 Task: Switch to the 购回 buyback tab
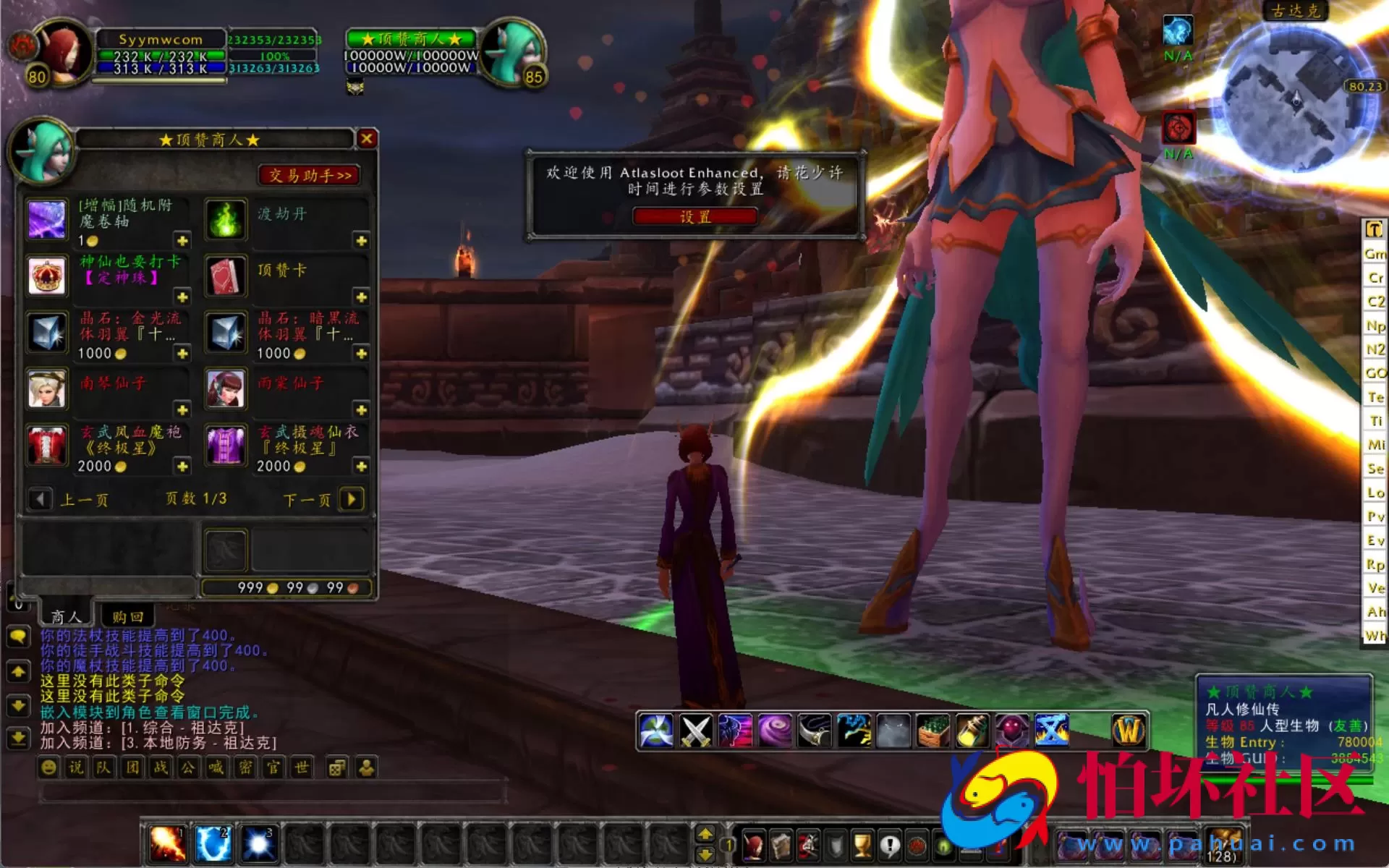(129, 616)
